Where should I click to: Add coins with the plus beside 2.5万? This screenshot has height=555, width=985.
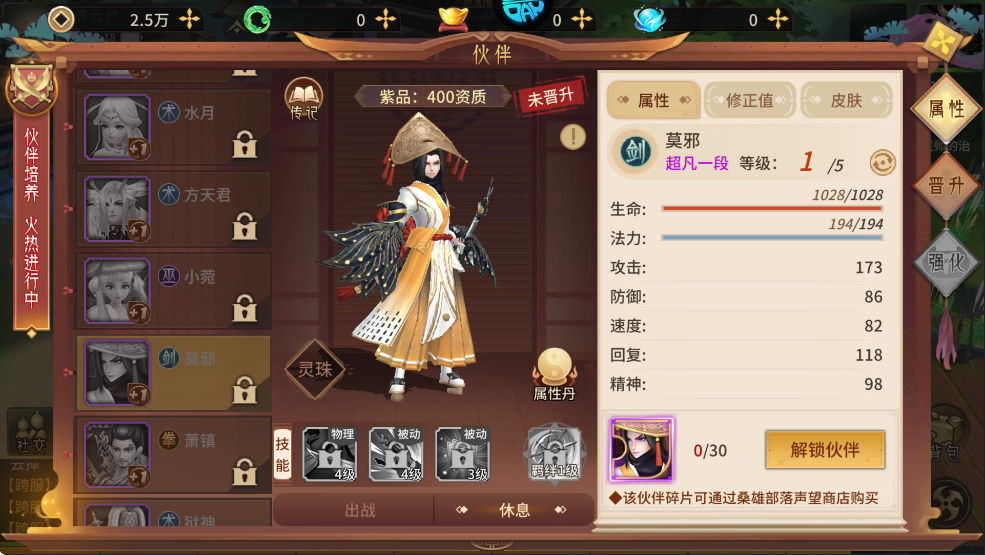click(189, 19)
